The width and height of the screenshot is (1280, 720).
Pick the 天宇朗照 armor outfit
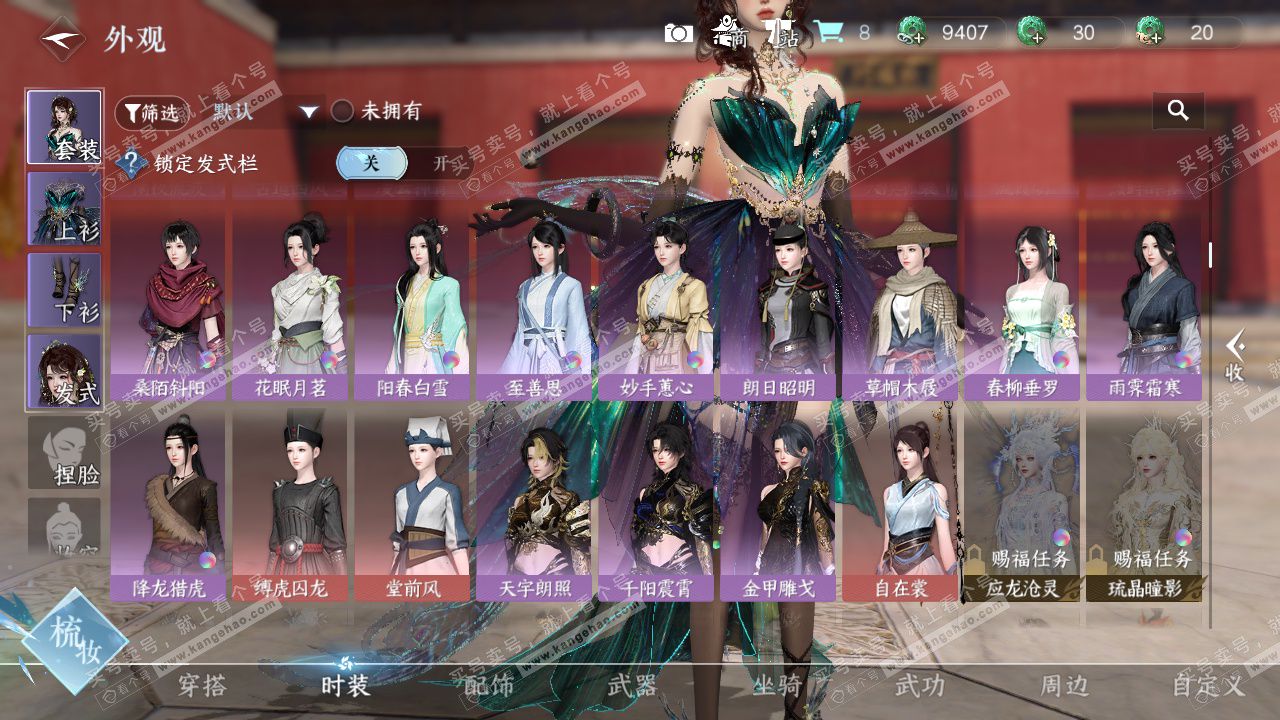(535, 507)
